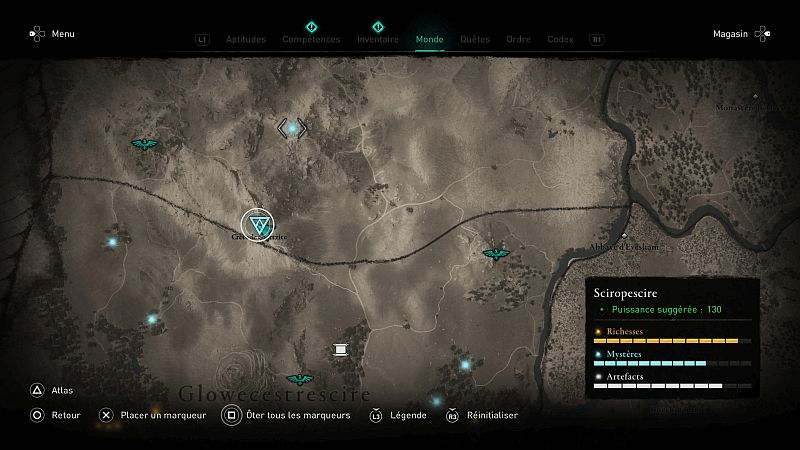
Task: Open the Ordre tab
Action: coord(518,40)
